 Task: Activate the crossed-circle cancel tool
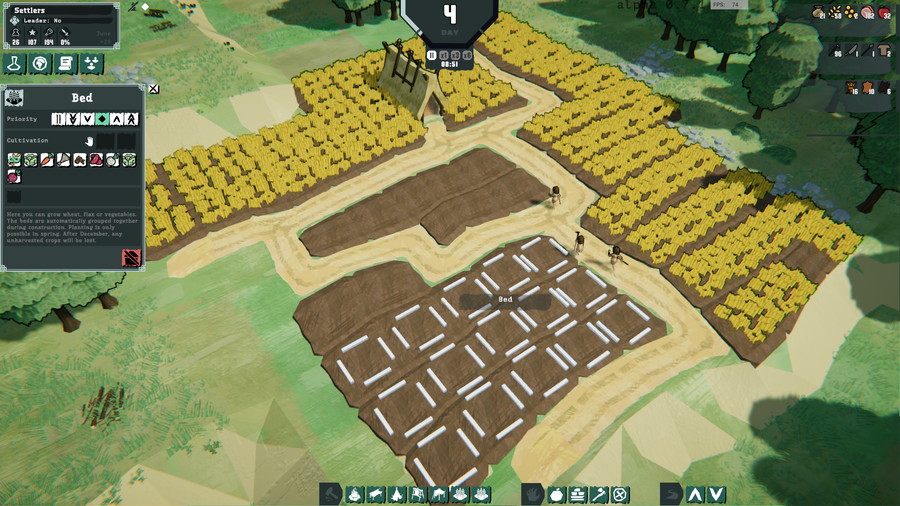tap(620, 494)
